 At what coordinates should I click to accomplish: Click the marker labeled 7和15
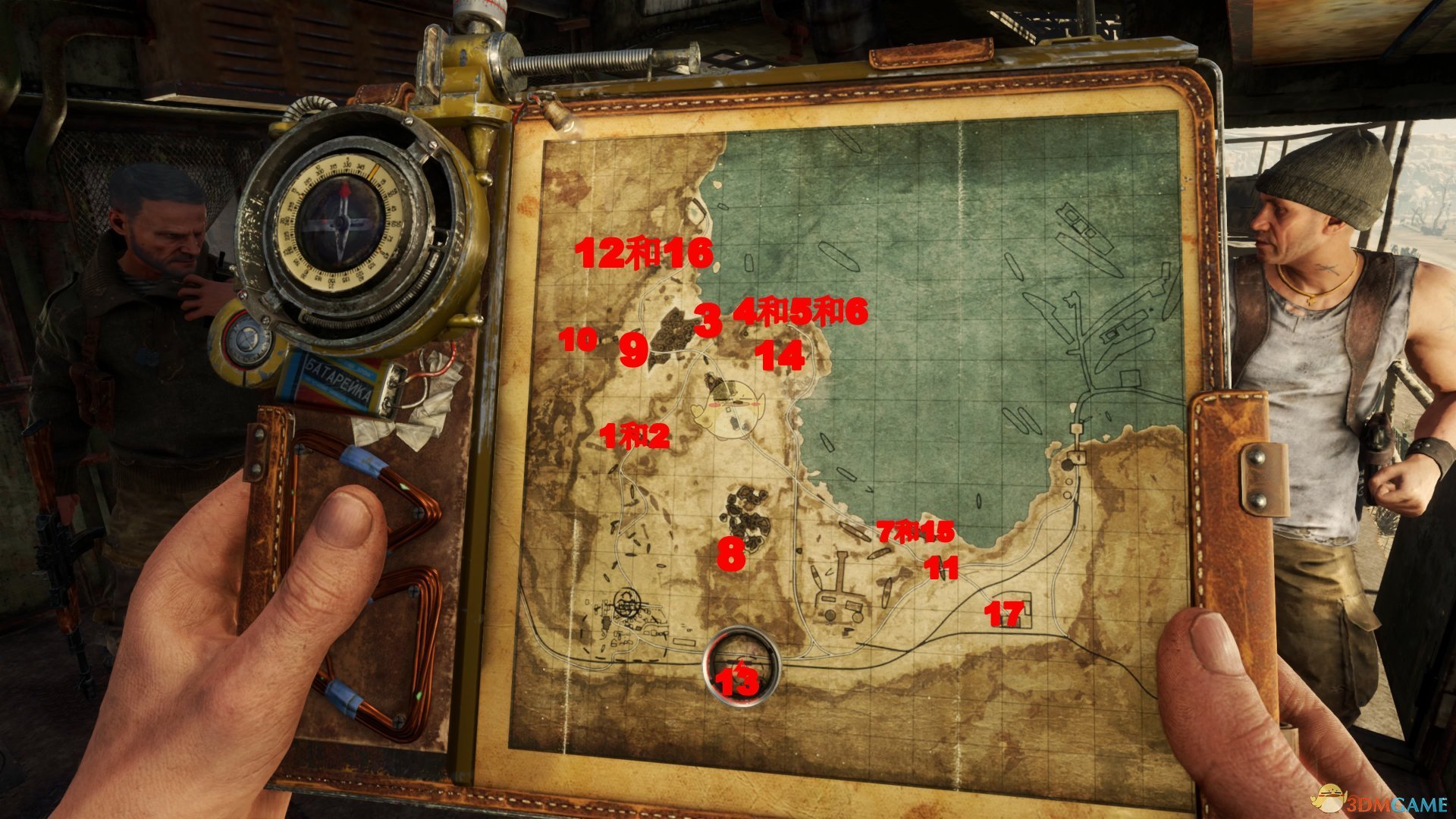tap(915, 532)
